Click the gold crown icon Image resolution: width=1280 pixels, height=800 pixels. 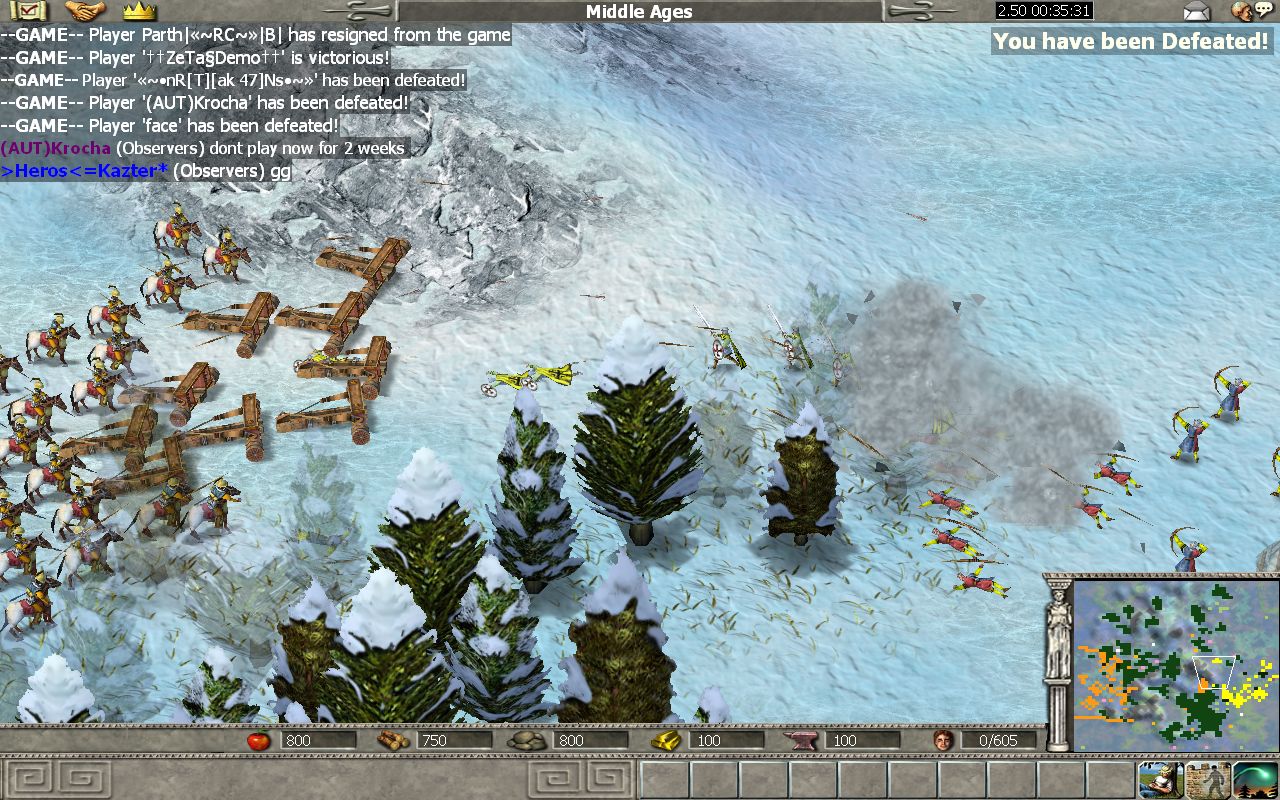click(139, 11)
